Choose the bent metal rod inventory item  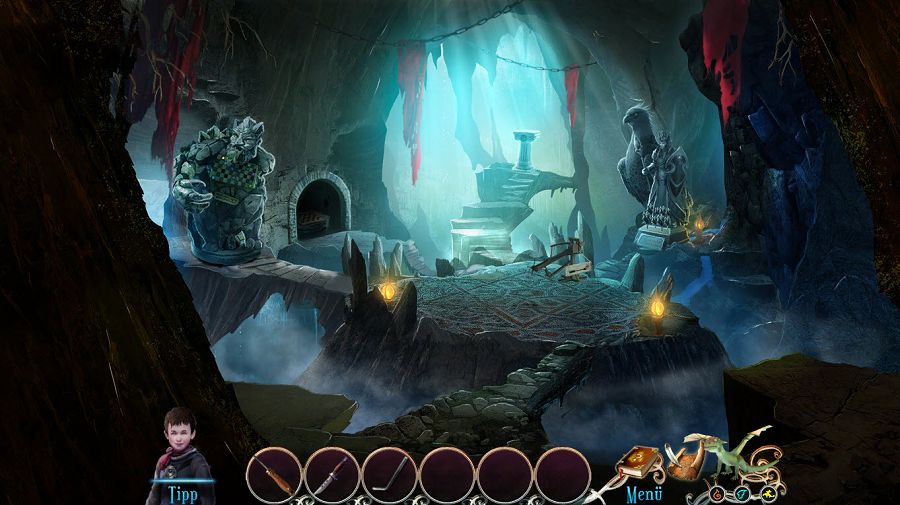click(389, 473)
